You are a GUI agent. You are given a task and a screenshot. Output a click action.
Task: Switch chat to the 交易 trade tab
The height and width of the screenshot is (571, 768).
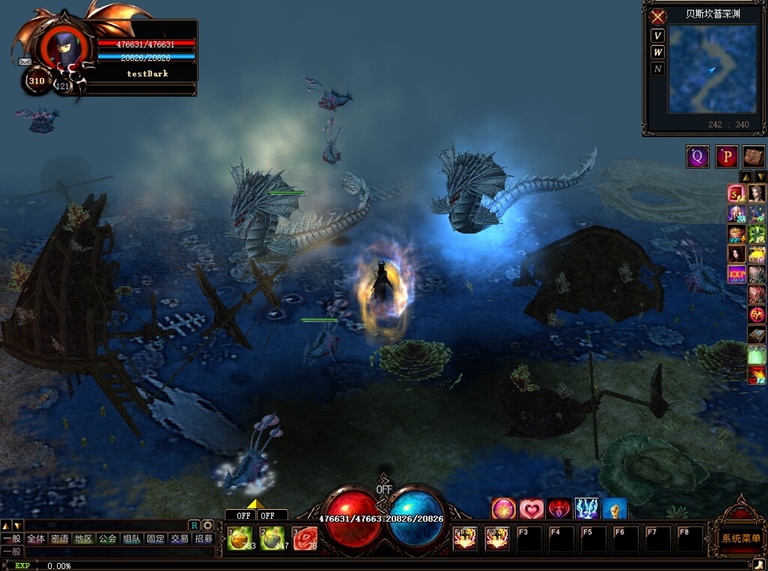pyautogui.click(x=179, y=538)
